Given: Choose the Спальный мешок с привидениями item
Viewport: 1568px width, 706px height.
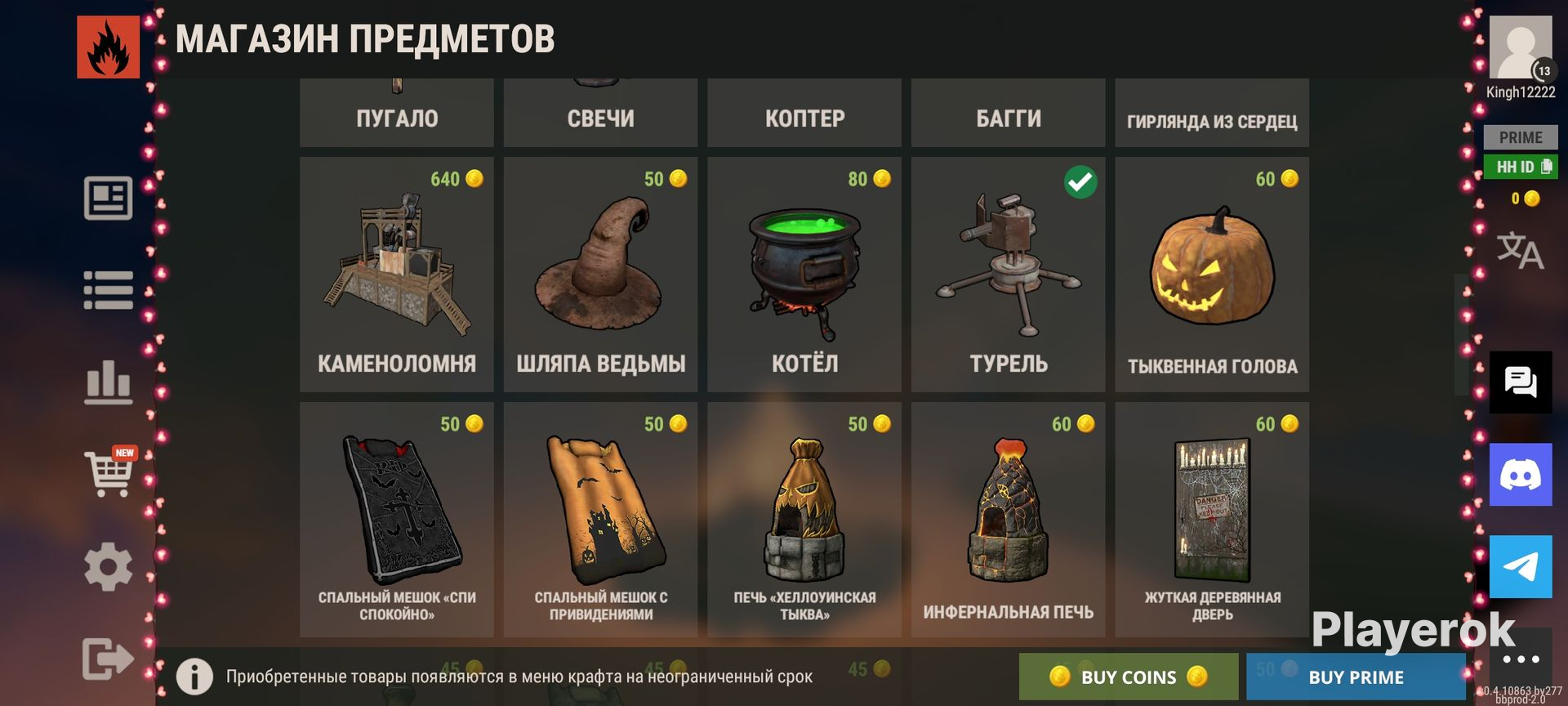Looking at the screenshot, I should point(600,520).
